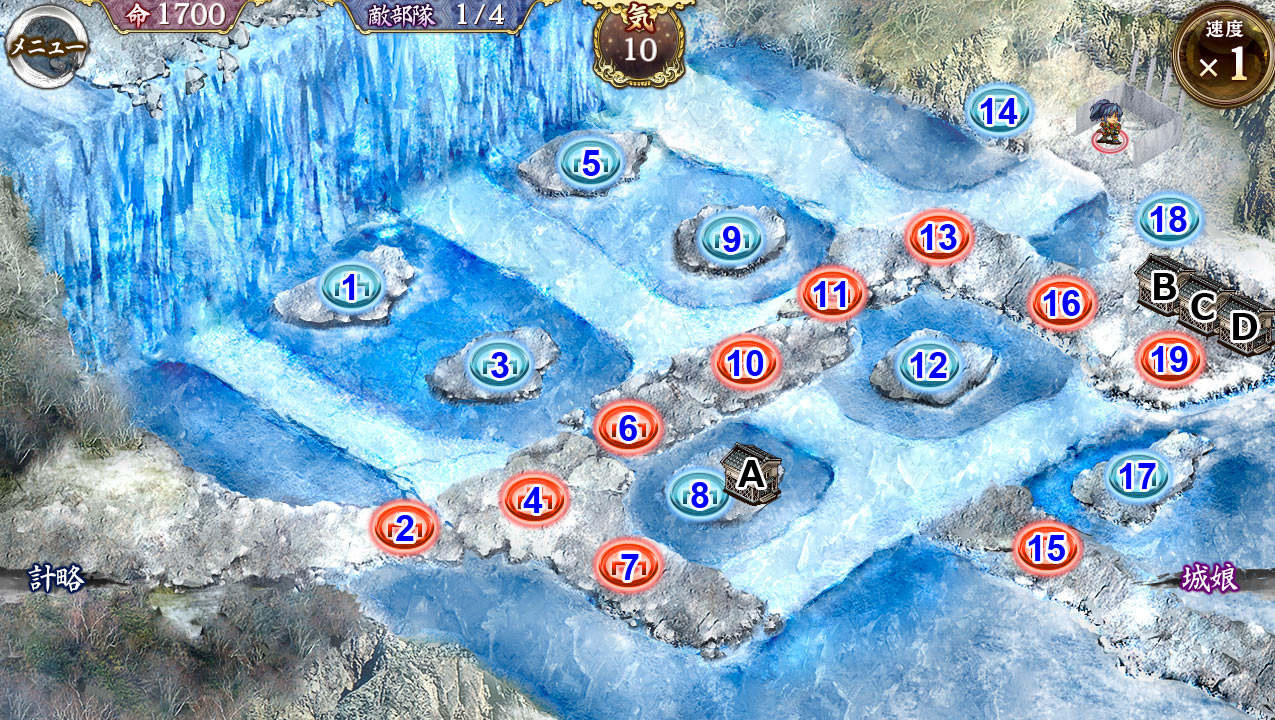Select blue deployment slot number 18
This screenshot has height=720, width=1275.
click(x=1169, y=219)
